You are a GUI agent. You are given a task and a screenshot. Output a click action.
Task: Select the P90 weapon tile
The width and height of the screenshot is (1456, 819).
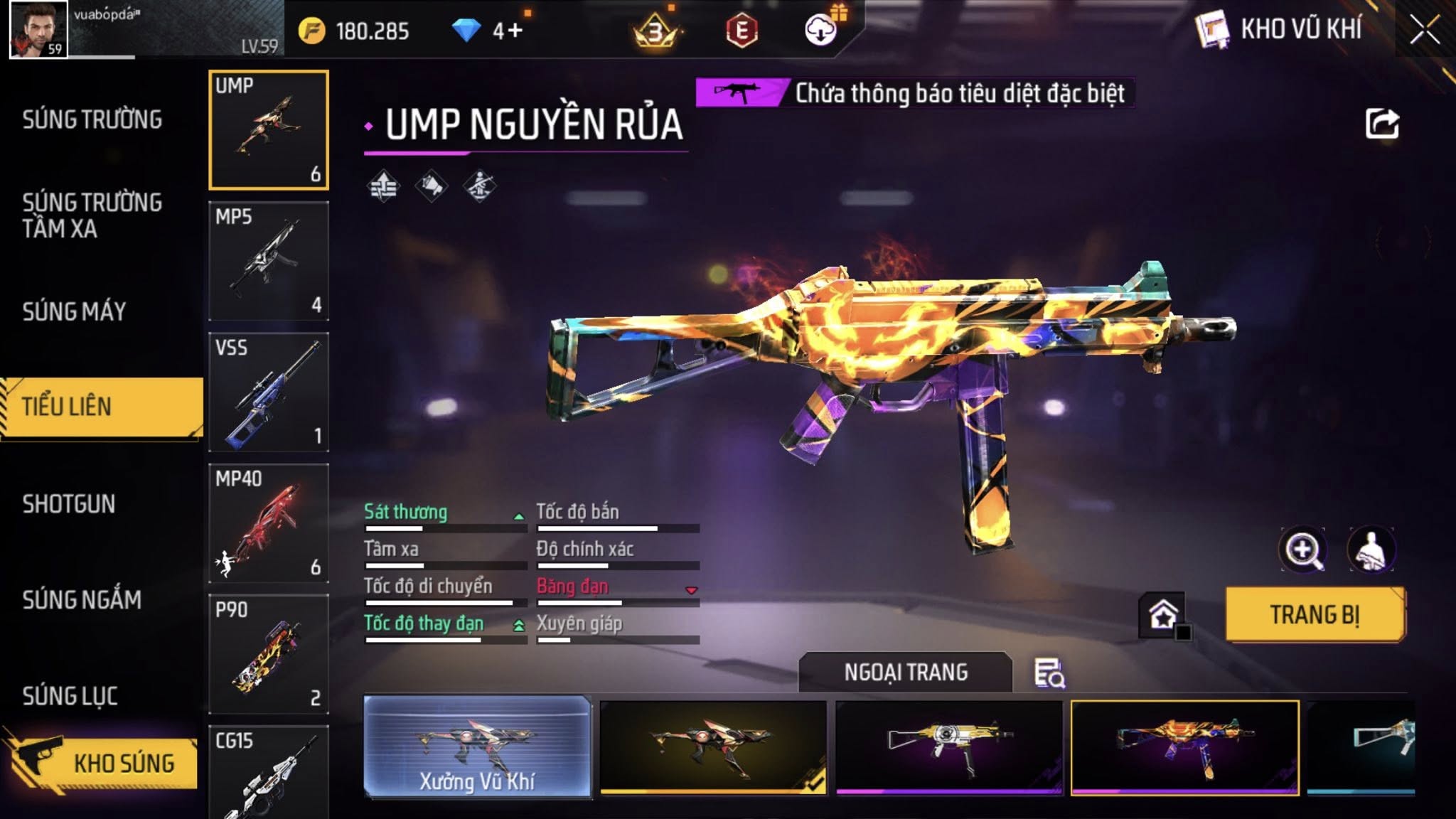(269, 654)
